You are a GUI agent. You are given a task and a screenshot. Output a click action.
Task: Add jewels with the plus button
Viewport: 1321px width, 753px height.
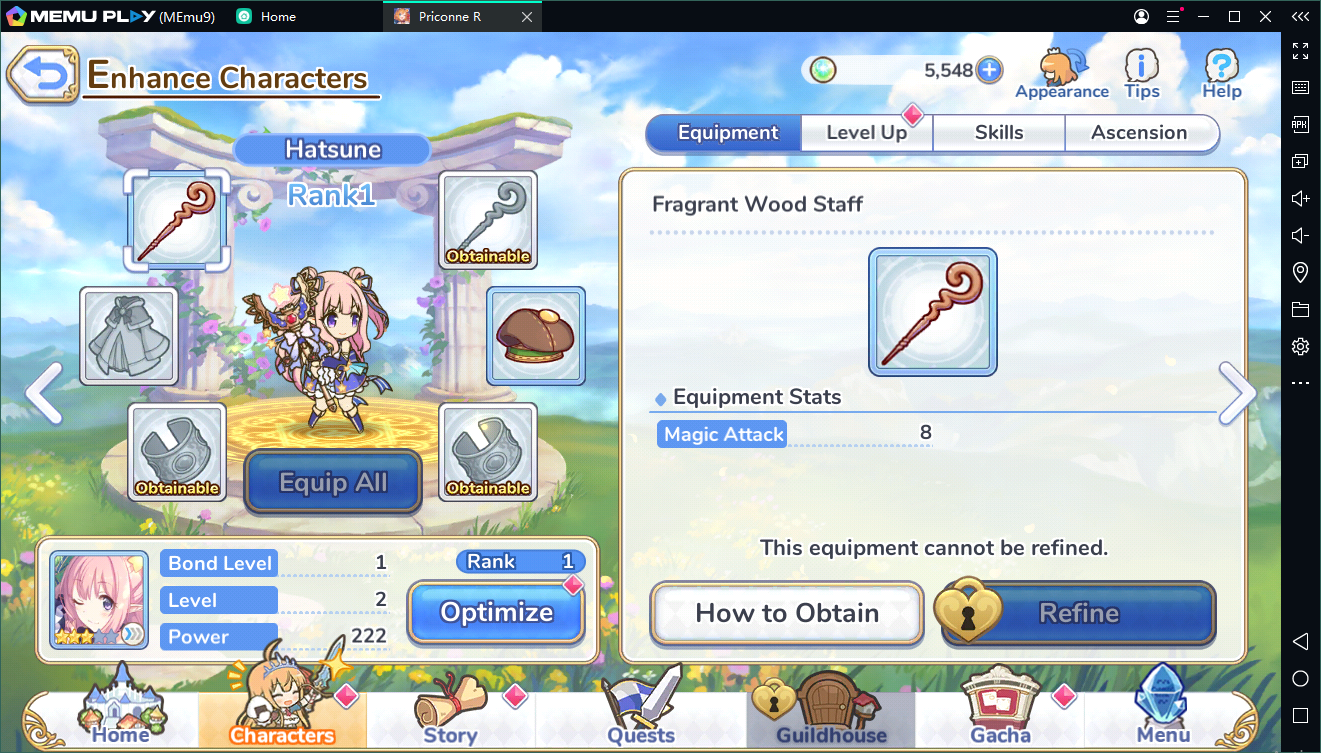point(989,70)
